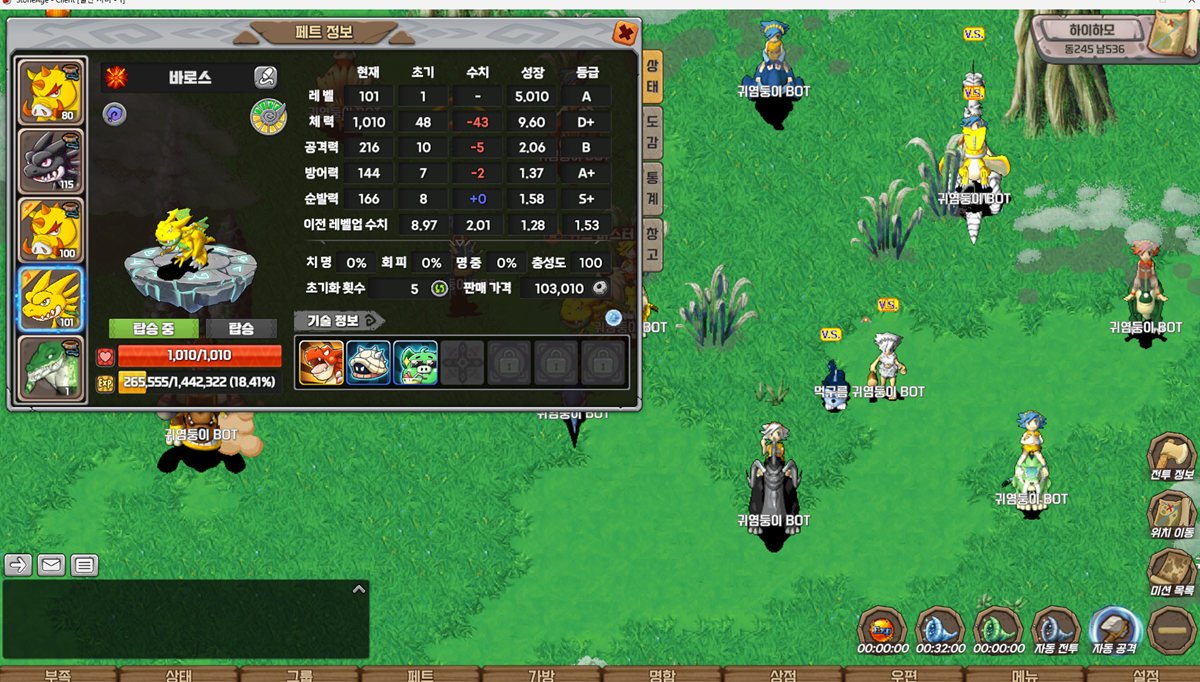This screenshot has width=1200, height=682.
Task: Switch to the 창고 side tab
Action: (x=652, y=244)
